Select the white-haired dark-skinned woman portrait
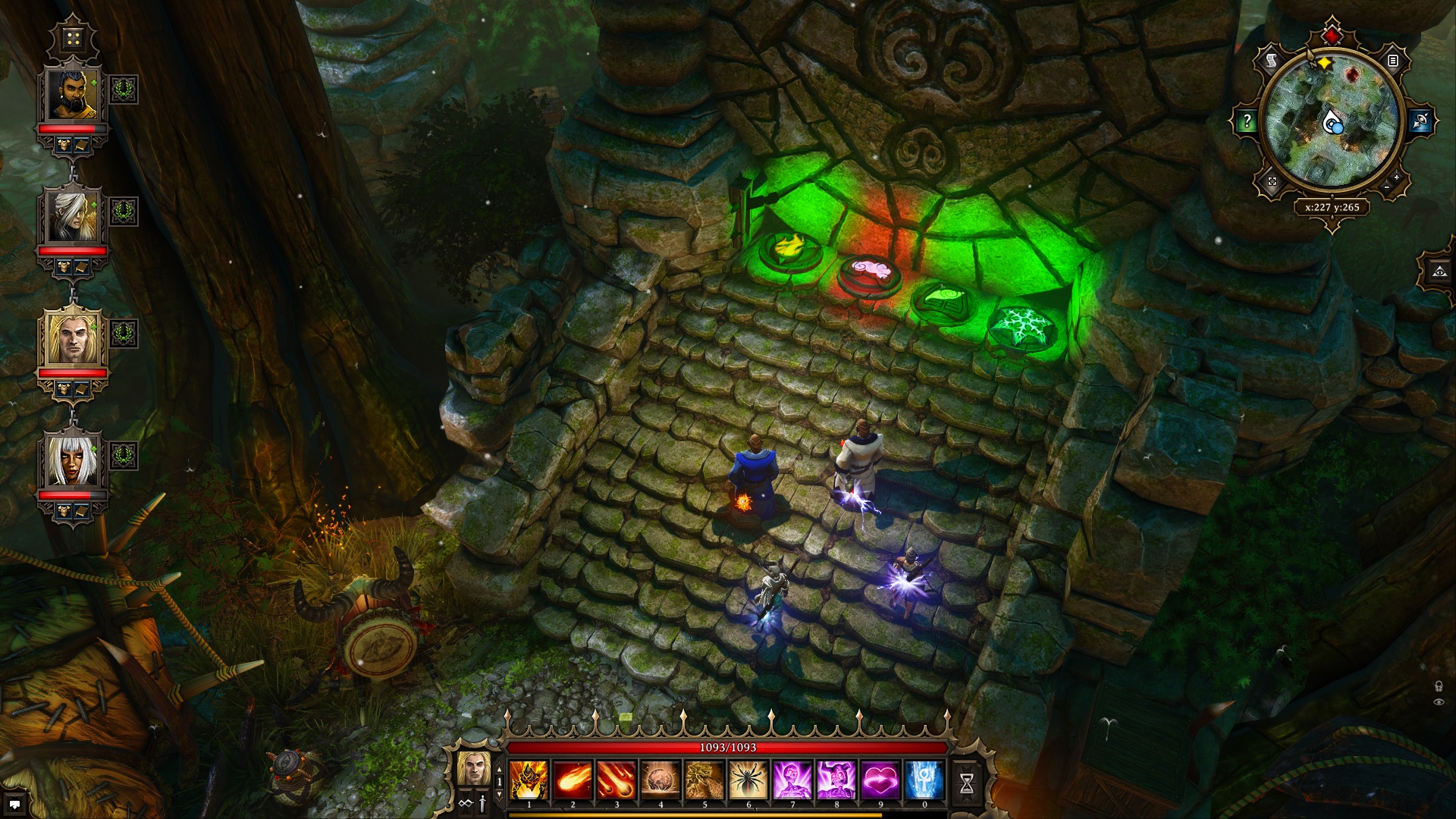This screenshot has height=819, width=1456. tap(73, 462)
